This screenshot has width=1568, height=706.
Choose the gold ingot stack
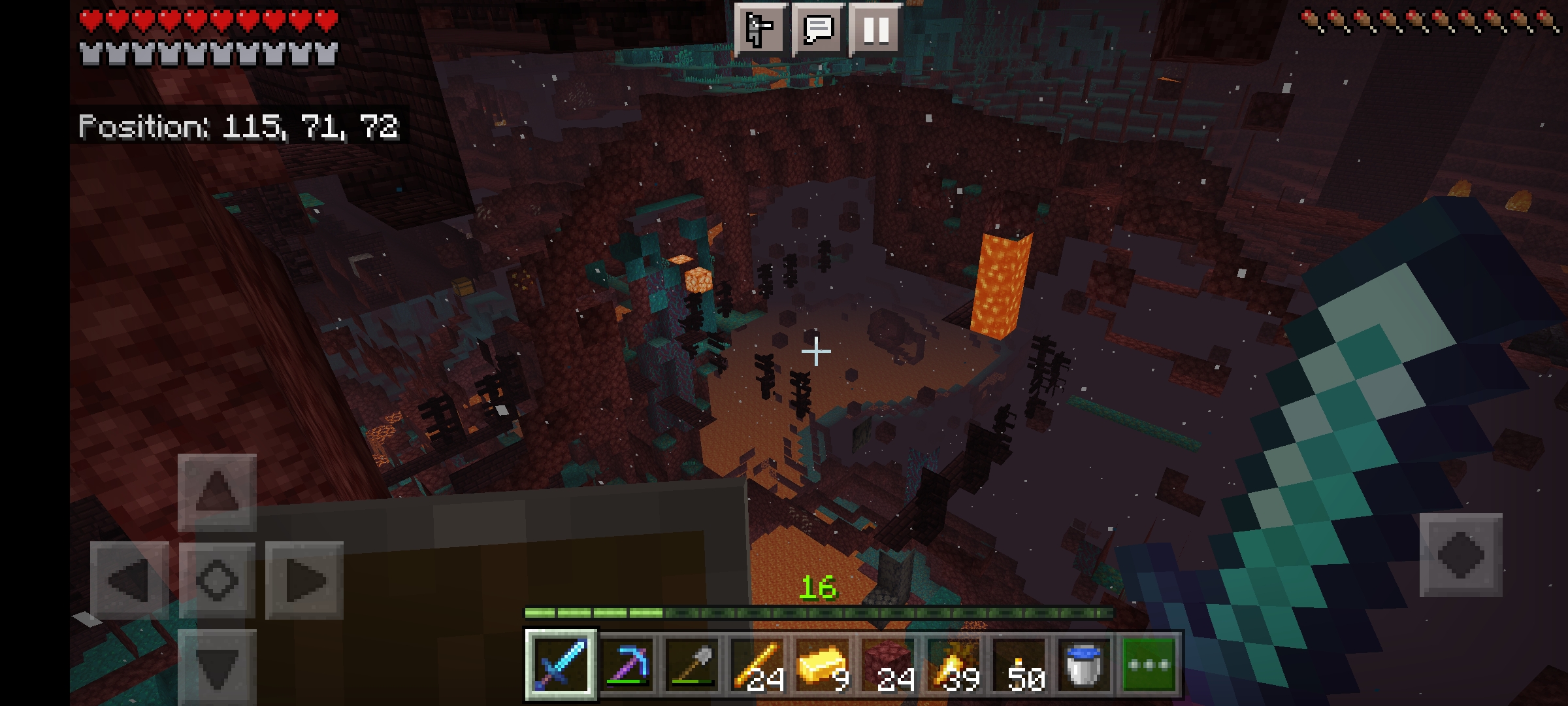822,664
